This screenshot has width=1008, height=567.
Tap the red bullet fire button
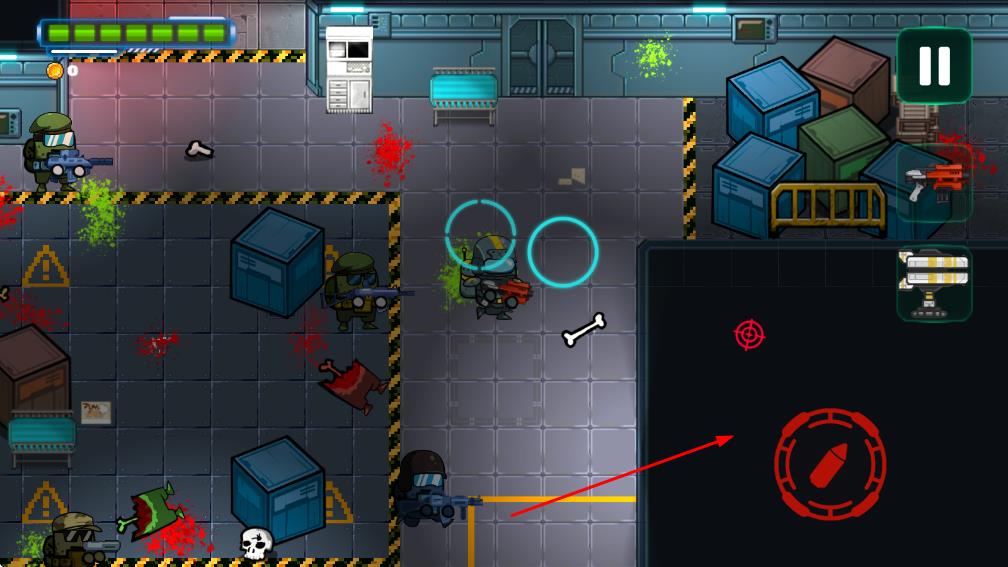pos(830,463)
